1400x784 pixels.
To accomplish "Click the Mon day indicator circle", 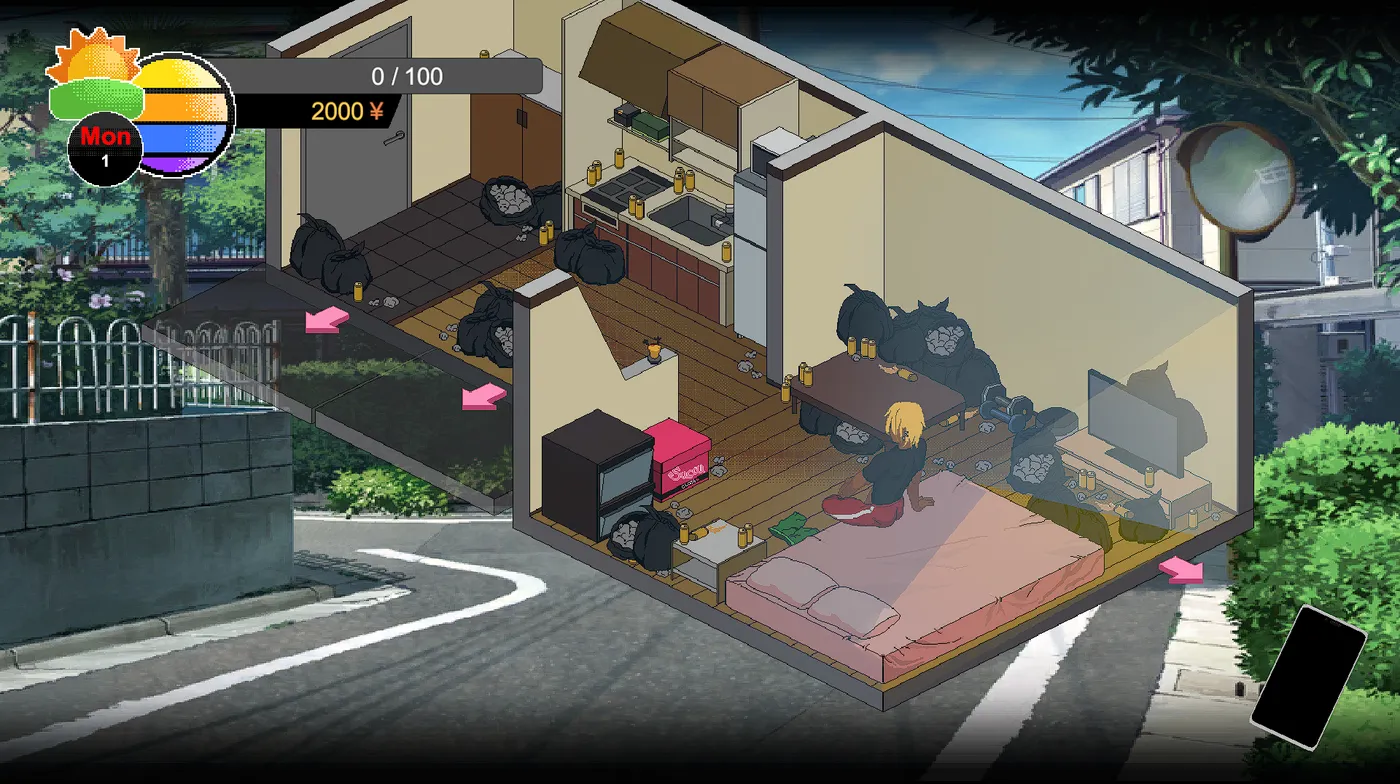I will point(105,146).
